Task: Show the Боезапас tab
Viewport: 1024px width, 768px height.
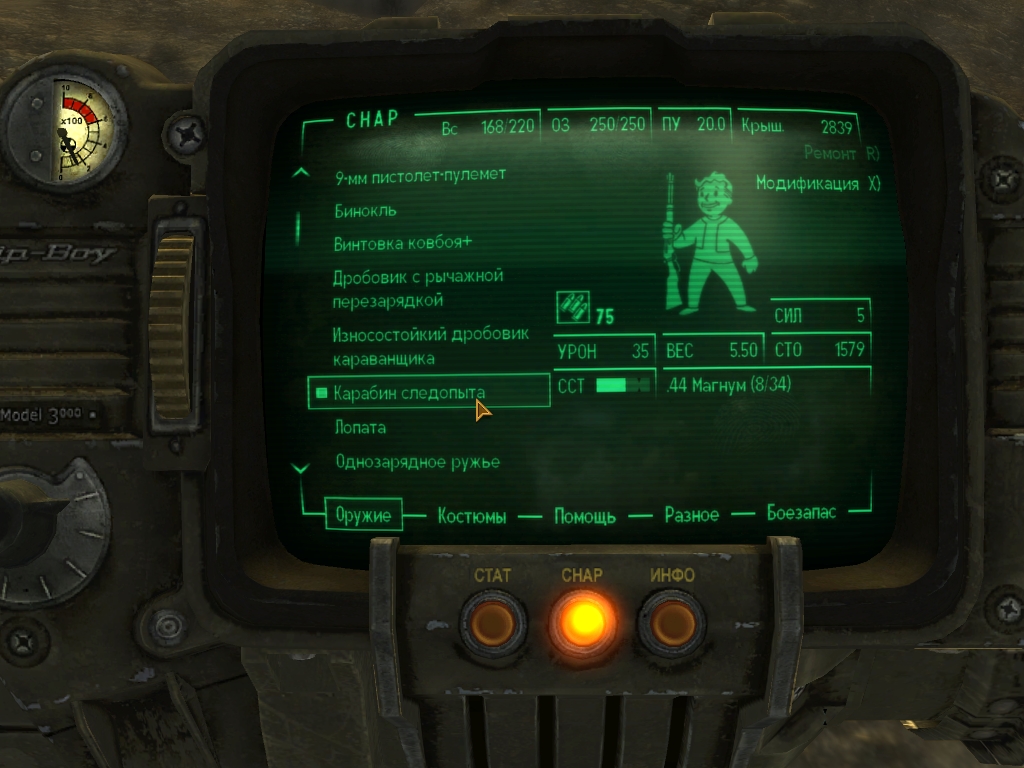Action: [801, 512]
